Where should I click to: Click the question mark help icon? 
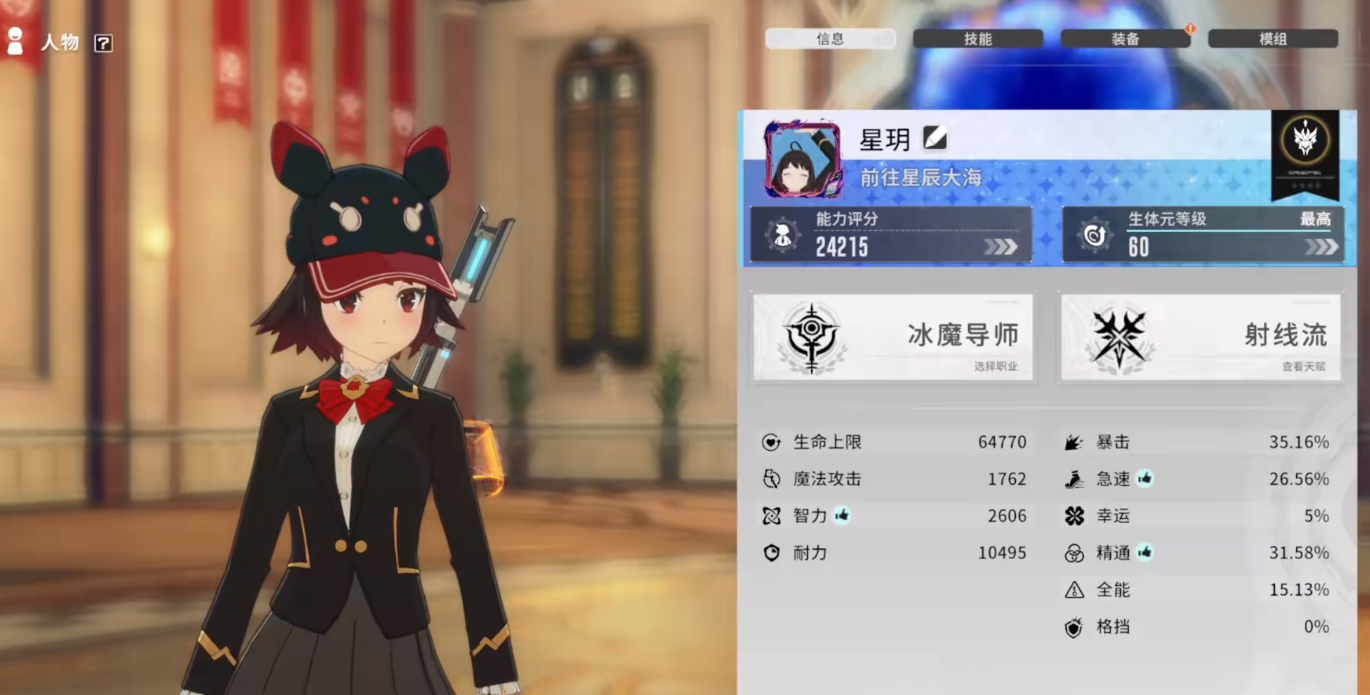[103, 43]
